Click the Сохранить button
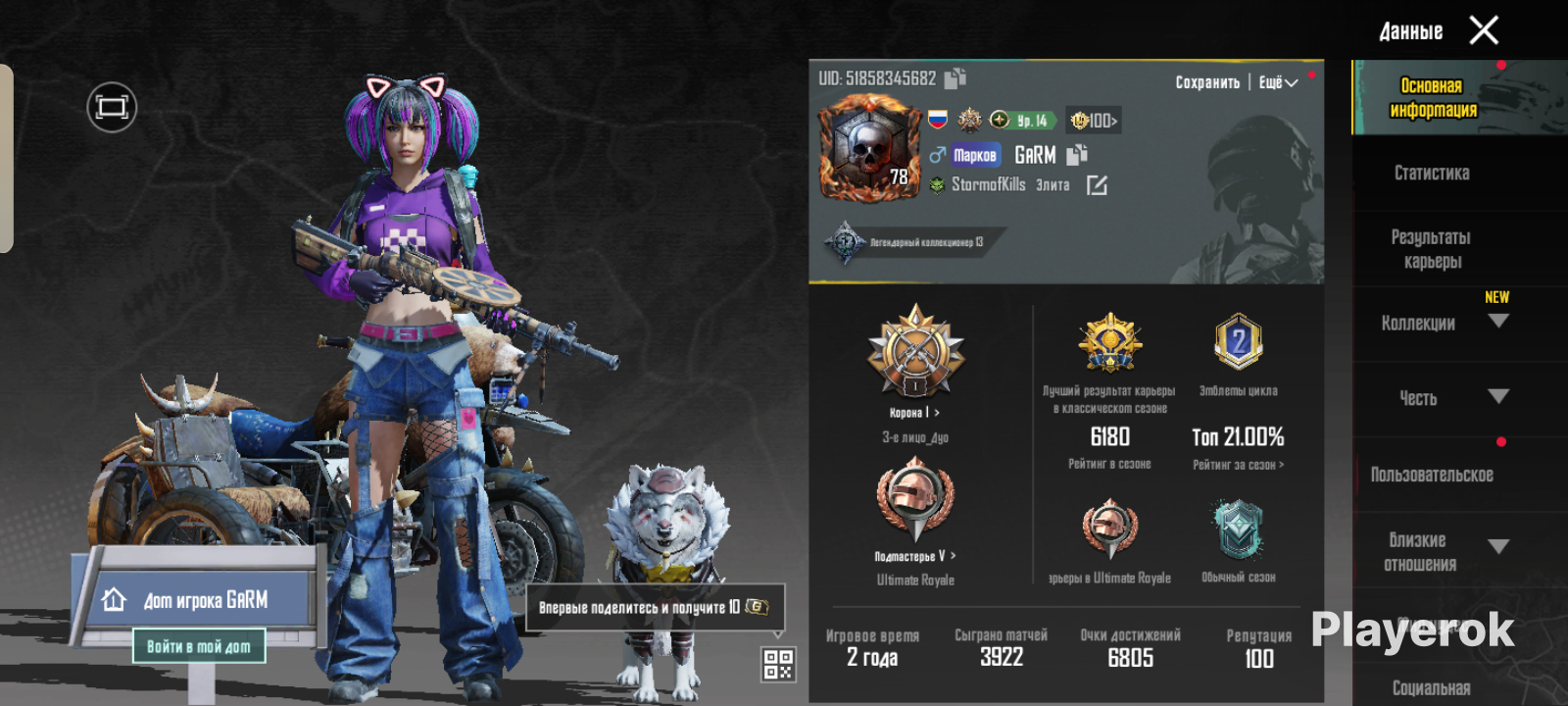Viewport: 1568px width, 706px height. coord(1207,82)
